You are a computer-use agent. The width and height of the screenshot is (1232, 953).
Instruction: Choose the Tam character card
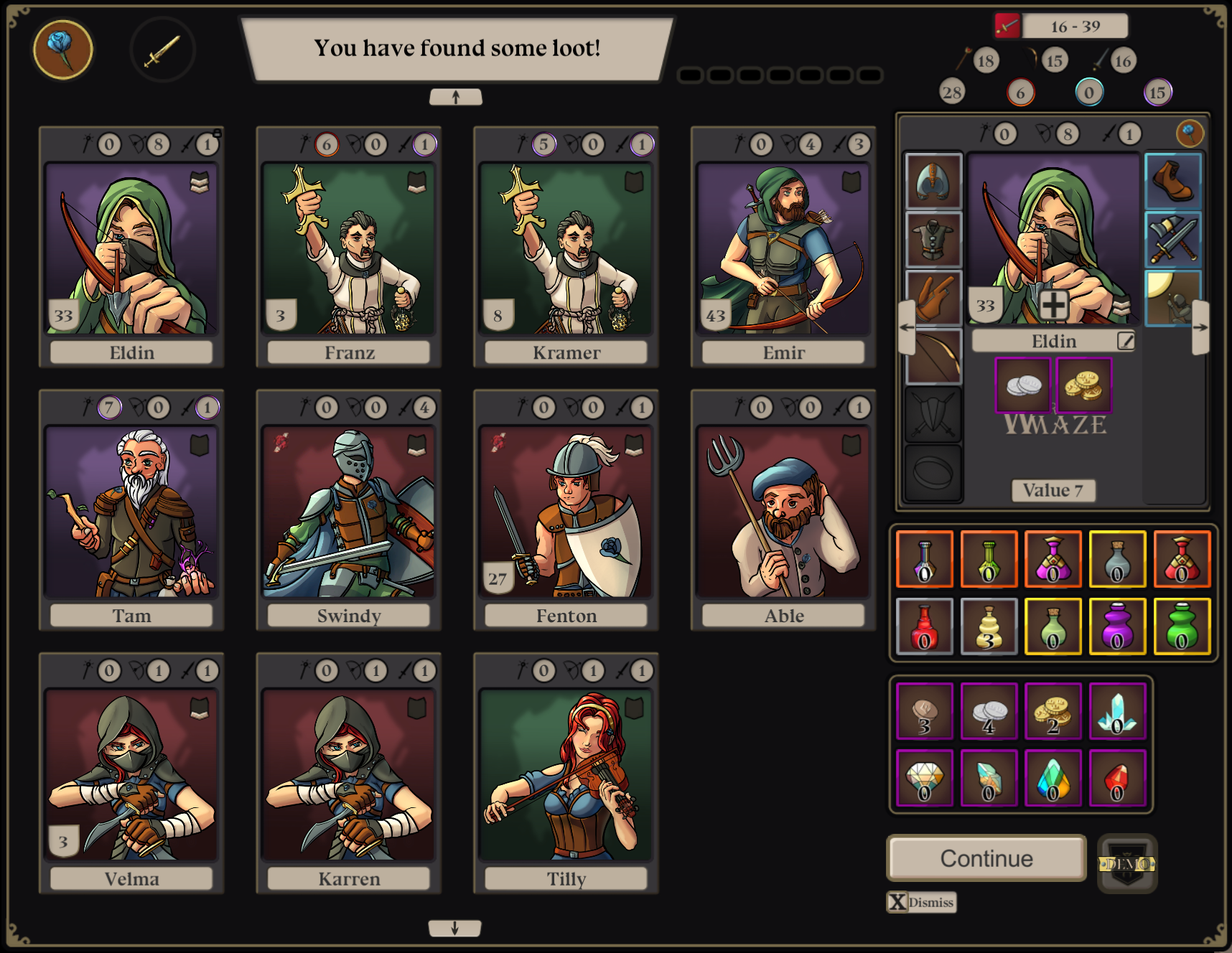point(131,511)
